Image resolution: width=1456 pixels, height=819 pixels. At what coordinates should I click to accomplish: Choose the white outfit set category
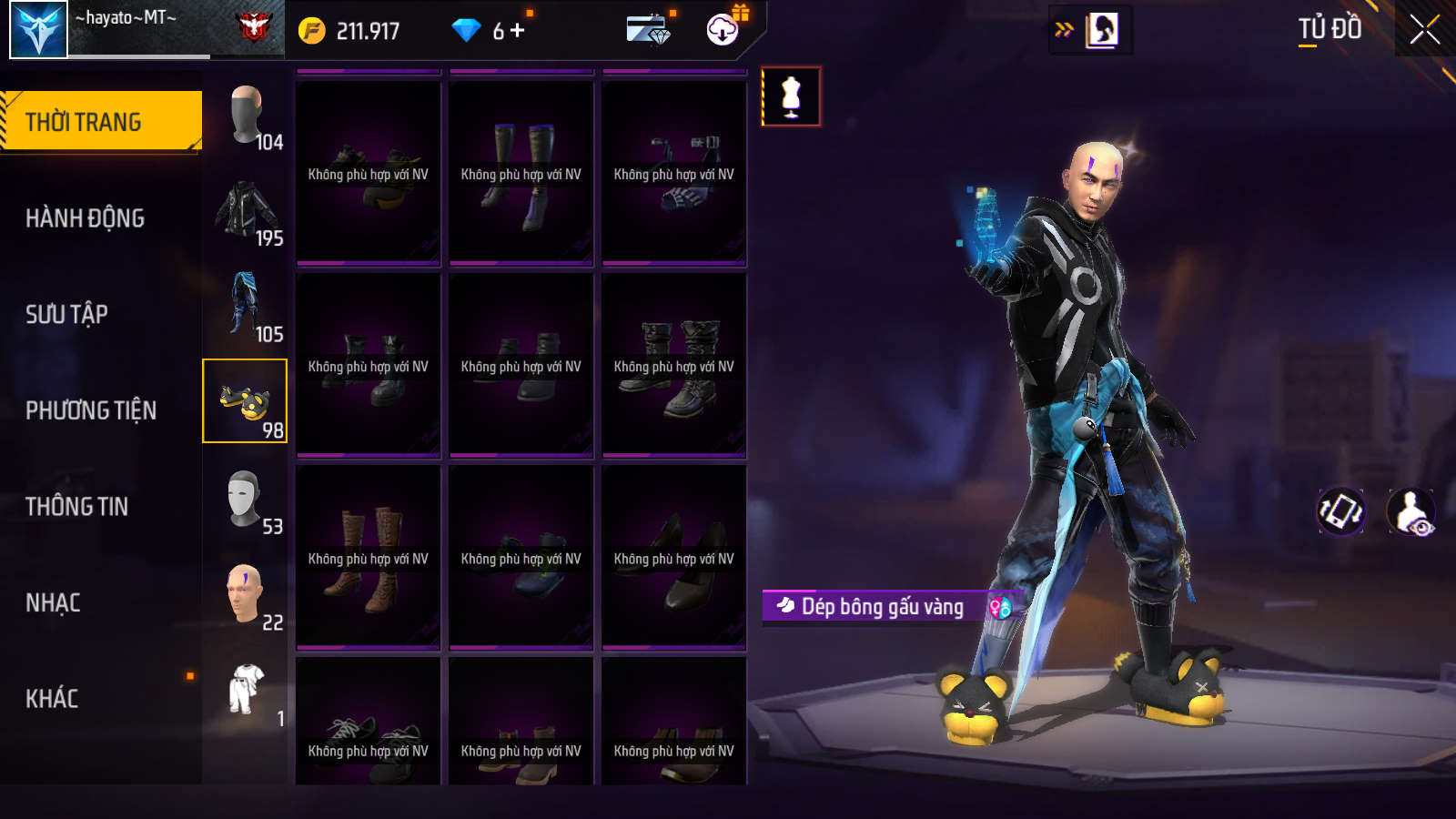(x=246, y=690)
